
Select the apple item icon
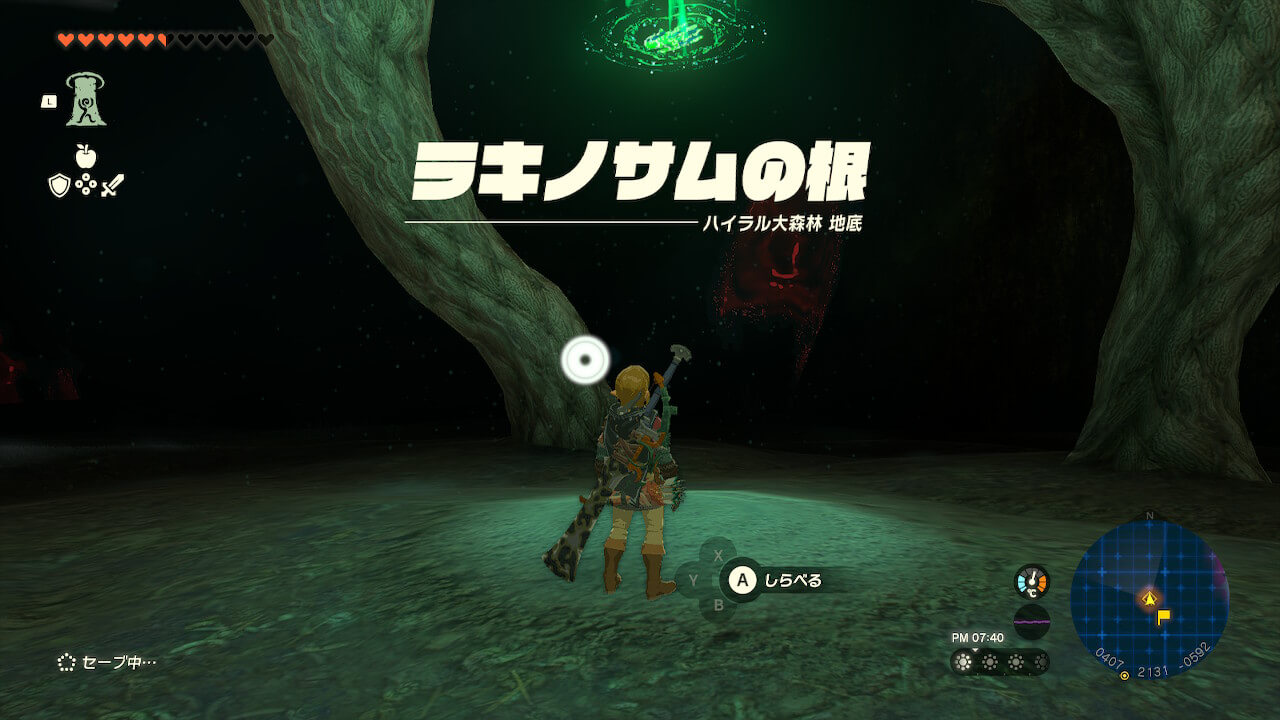tap(85, 156)
